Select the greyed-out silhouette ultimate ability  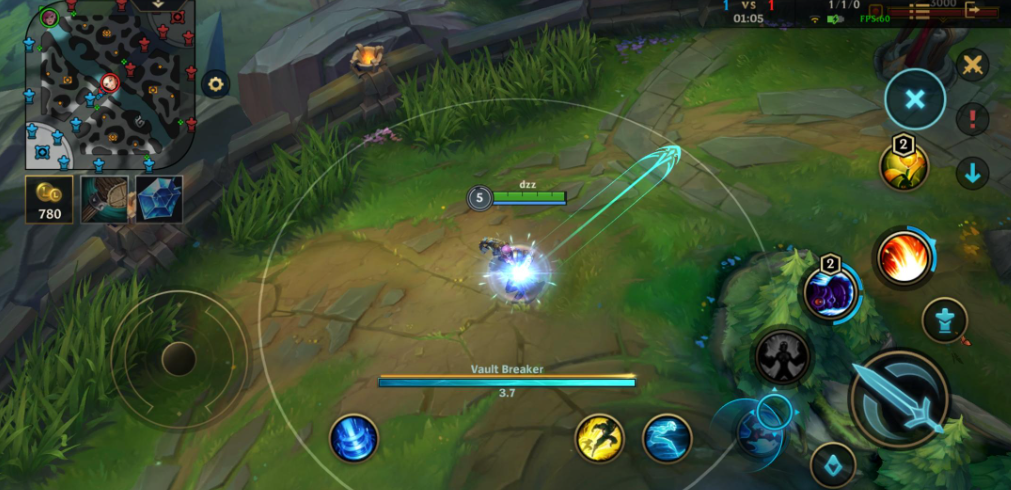(782, 355)
